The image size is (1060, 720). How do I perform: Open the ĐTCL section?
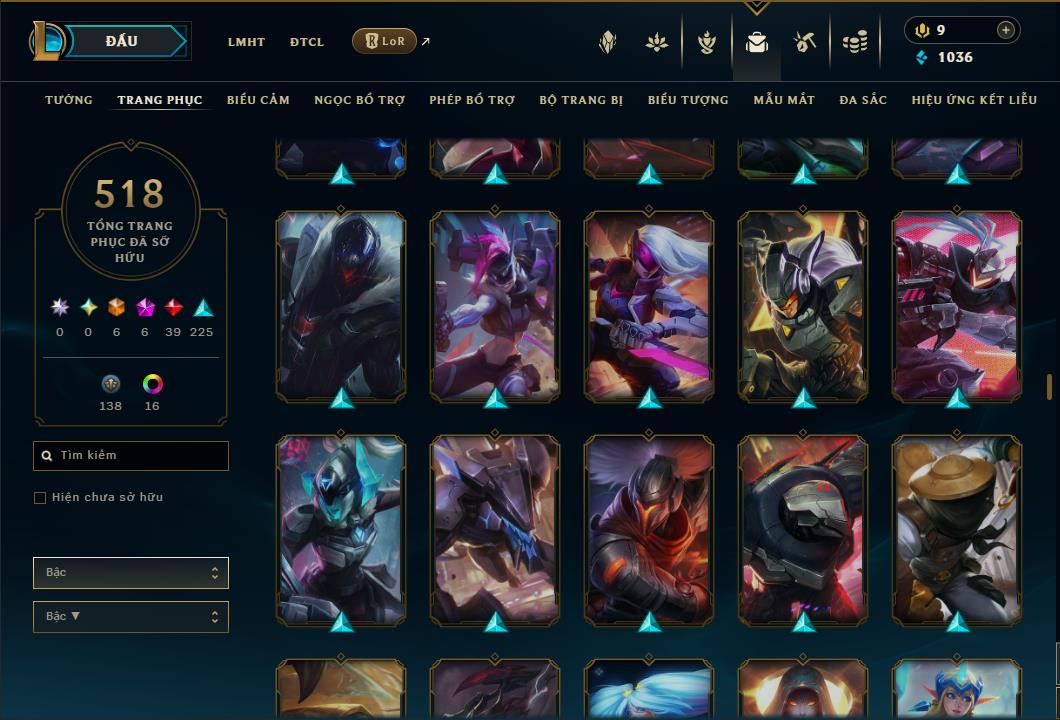[307, 42]
